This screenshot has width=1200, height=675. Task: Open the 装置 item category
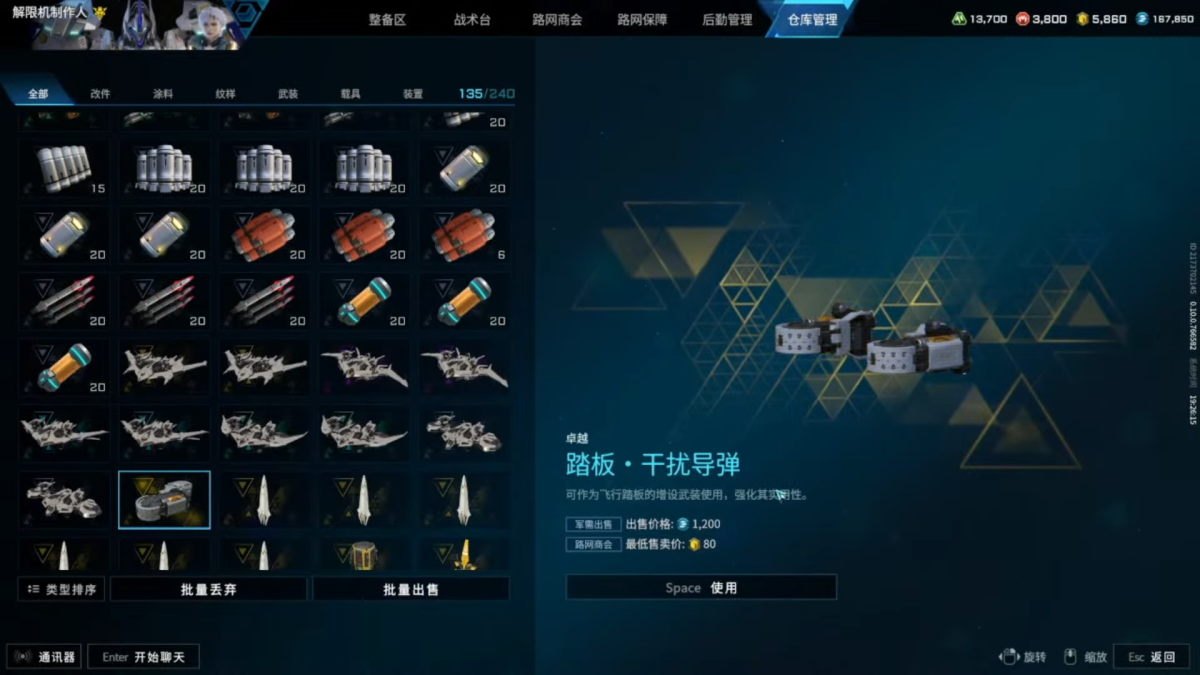click(413, 94)
